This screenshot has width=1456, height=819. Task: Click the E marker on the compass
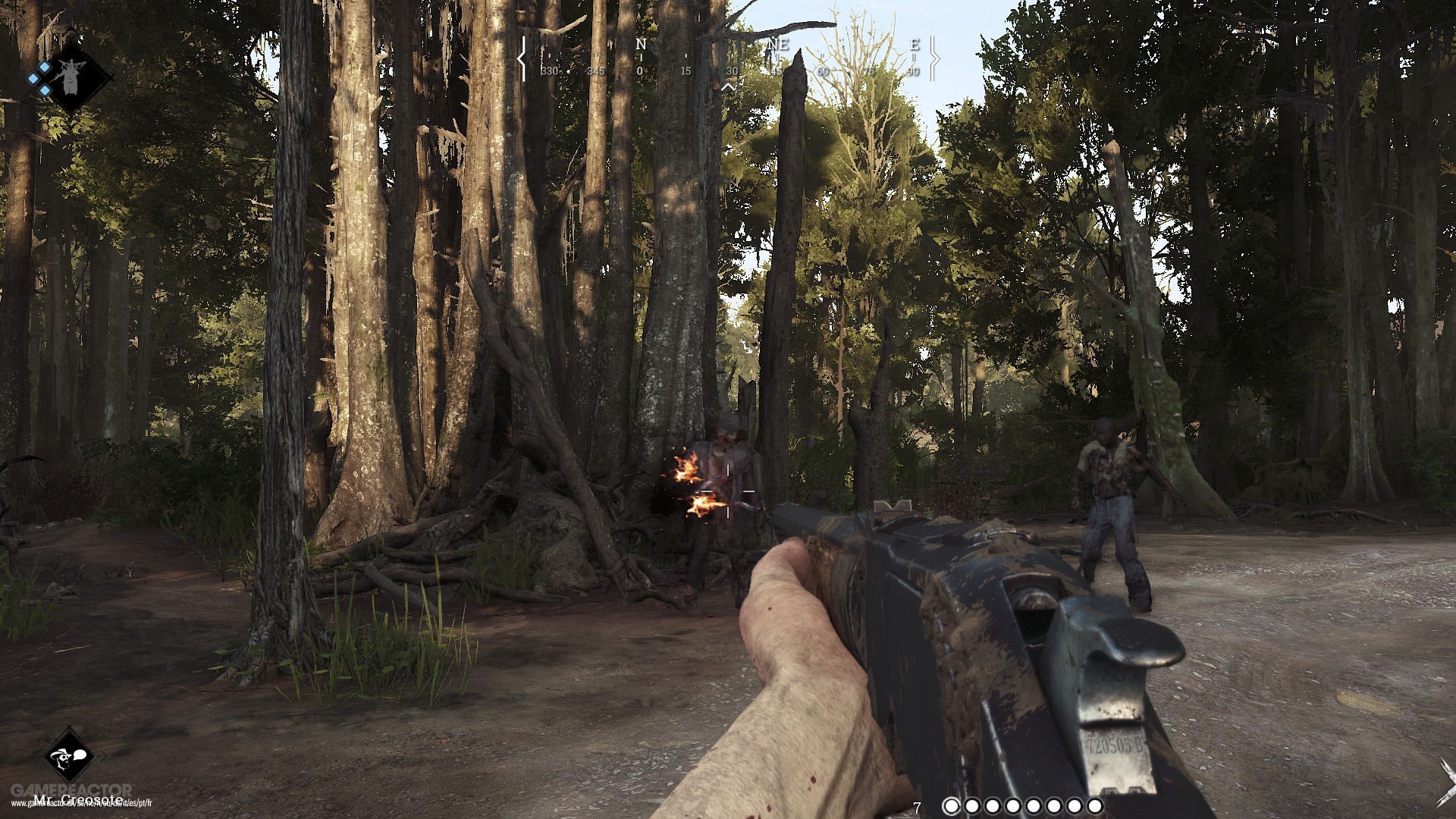click(x=916, y=44)
